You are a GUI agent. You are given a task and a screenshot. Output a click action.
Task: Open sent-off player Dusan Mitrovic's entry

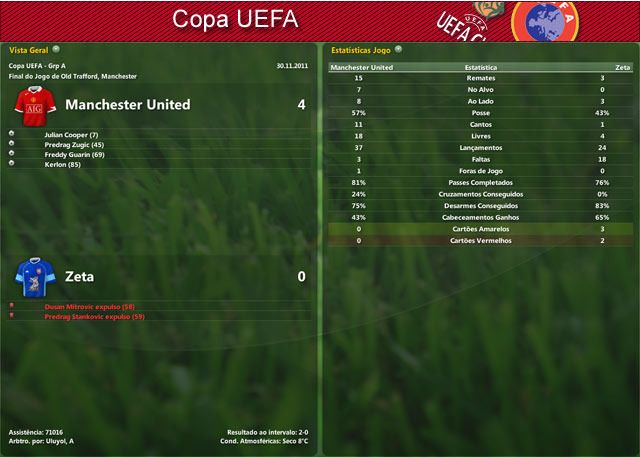tap(89, 306)
